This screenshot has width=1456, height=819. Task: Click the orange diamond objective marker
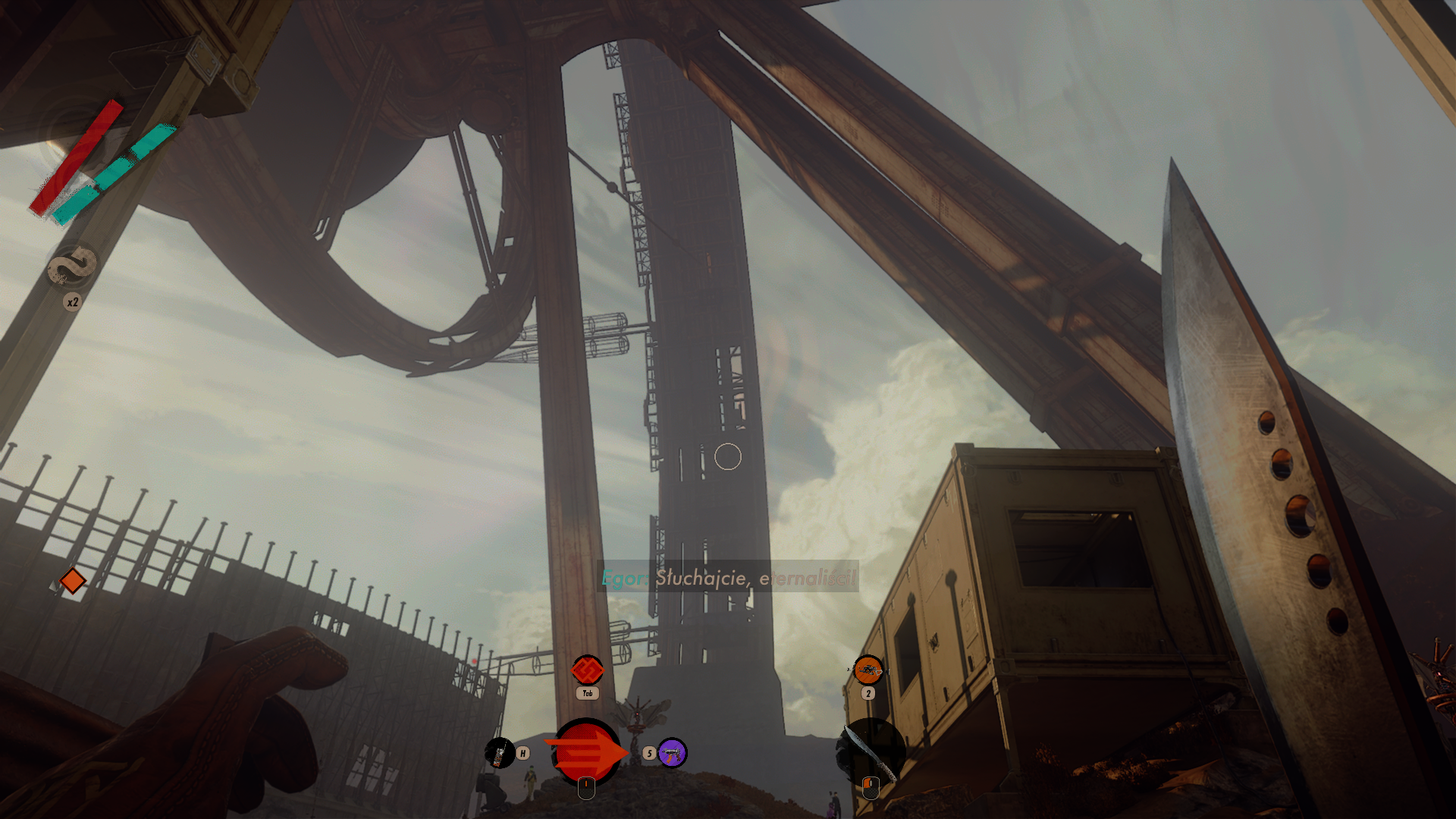pos(73,581)
